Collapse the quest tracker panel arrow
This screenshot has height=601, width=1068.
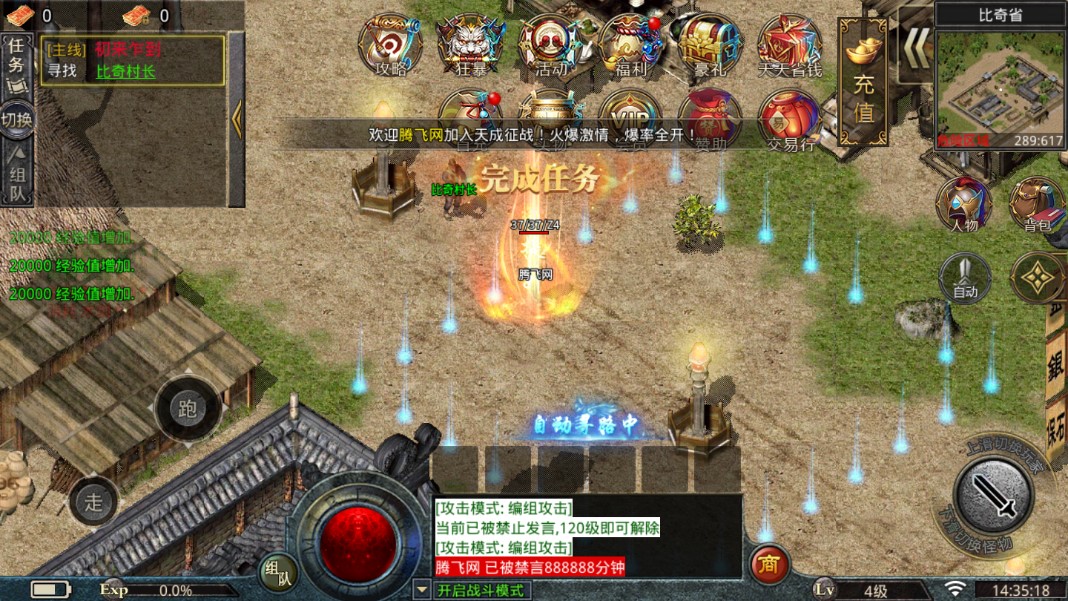coord(237,119)
